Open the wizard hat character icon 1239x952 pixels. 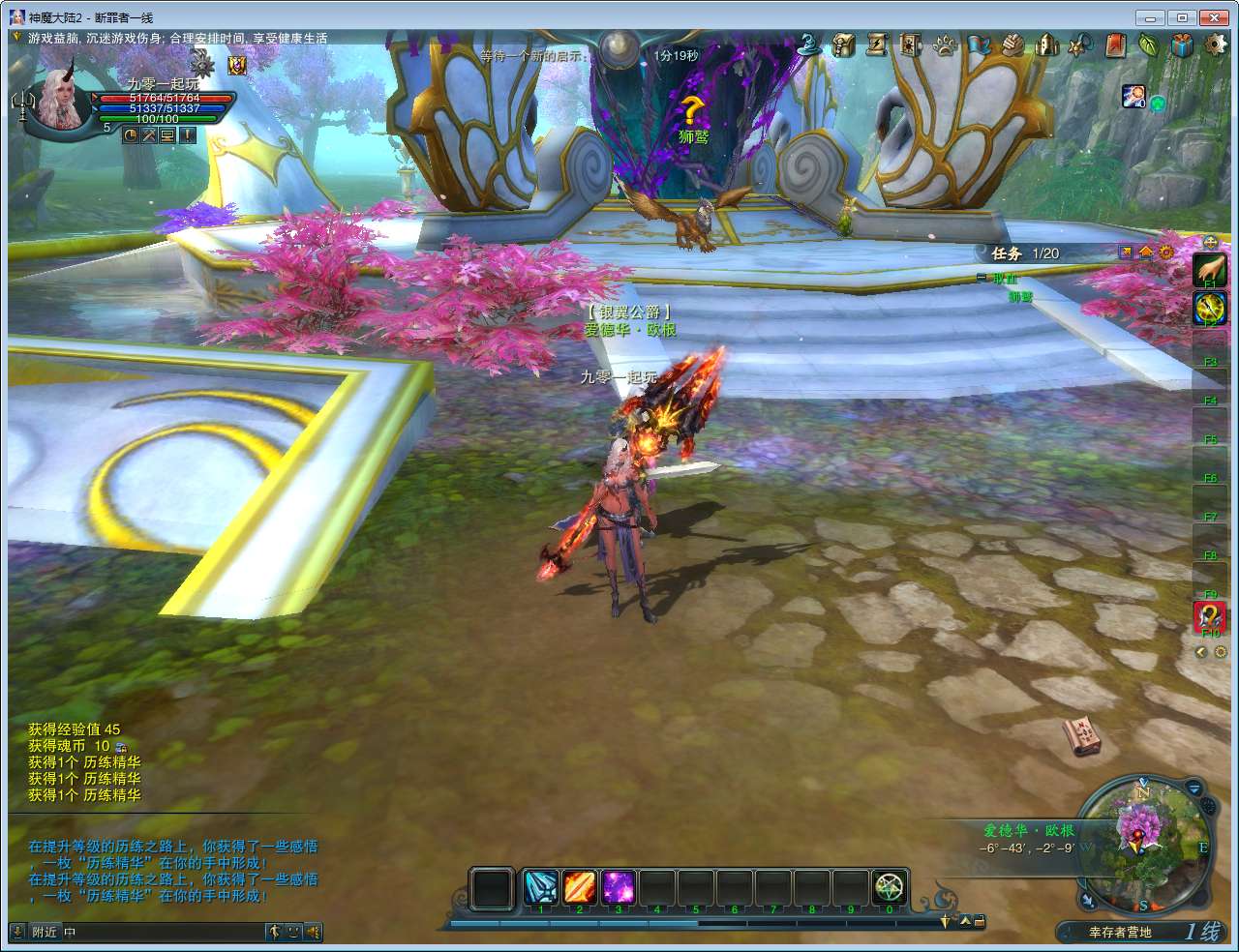(809, 45)
